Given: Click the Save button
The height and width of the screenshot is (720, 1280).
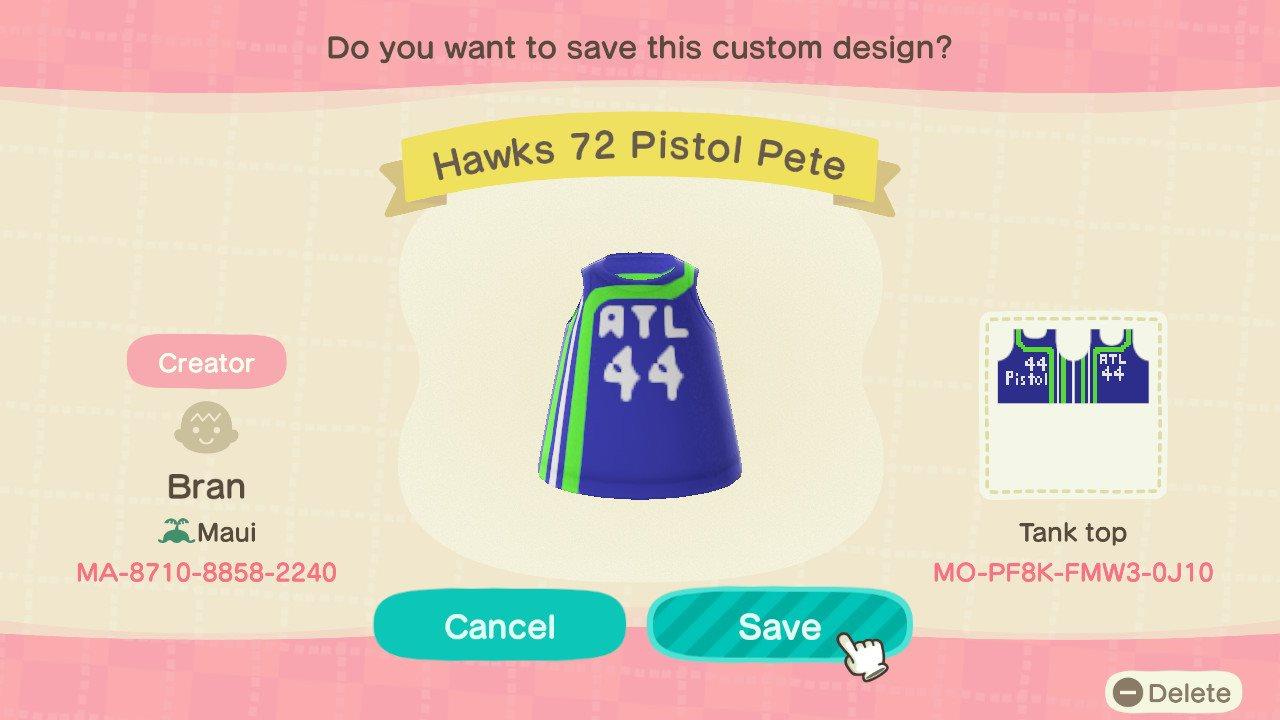Looking at the screenshot, I should [780, 626].
